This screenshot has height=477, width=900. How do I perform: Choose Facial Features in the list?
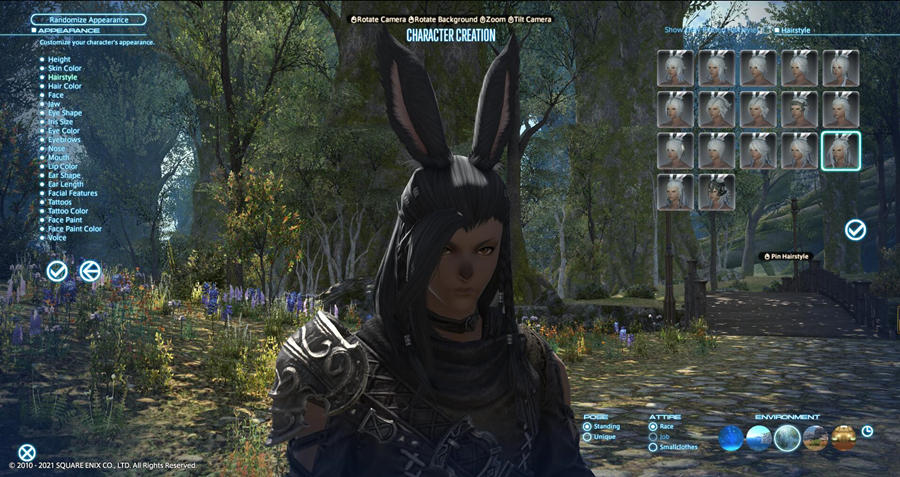point(72,193)
